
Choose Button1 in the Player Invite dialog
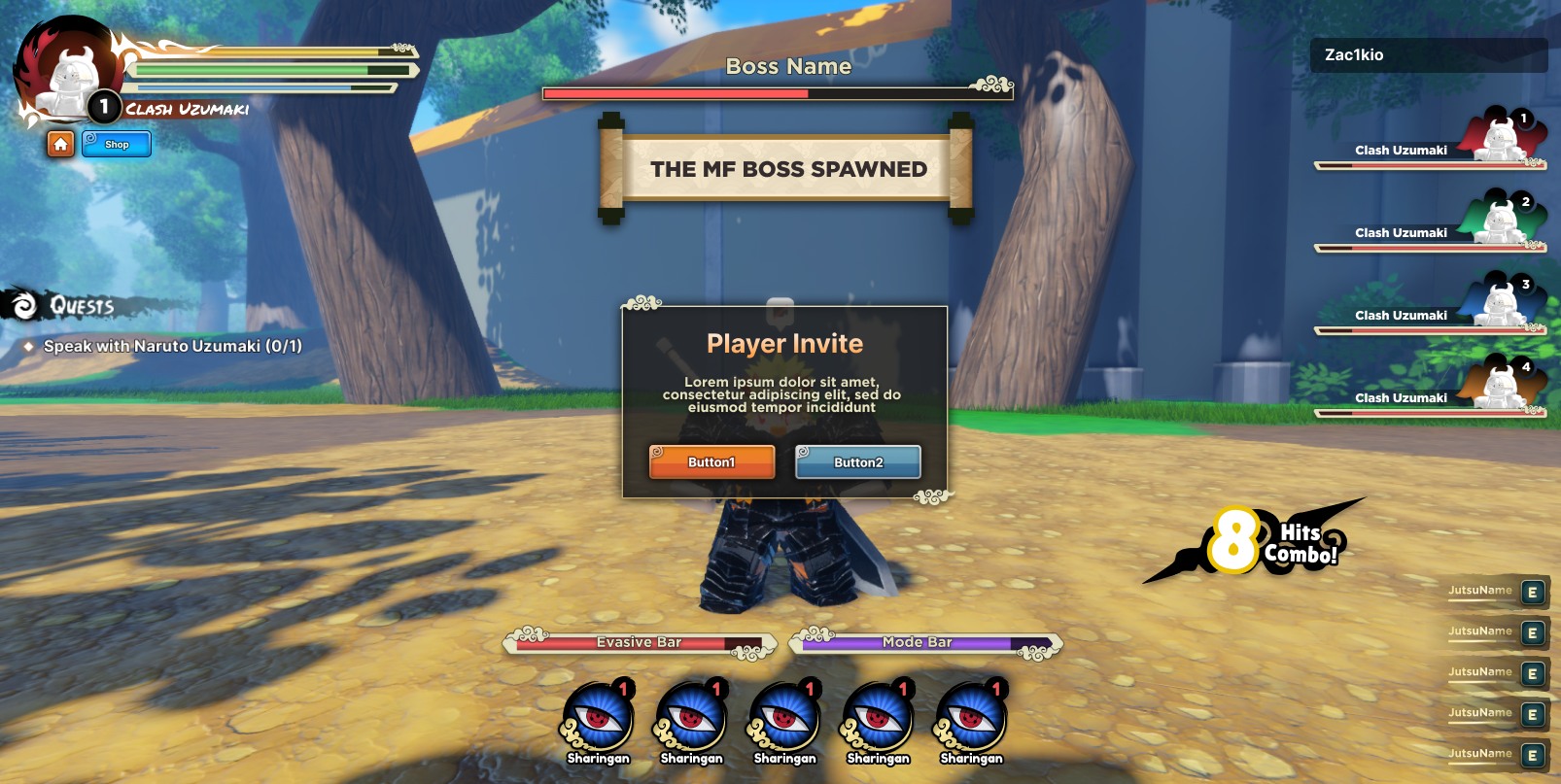pos(711,462)
